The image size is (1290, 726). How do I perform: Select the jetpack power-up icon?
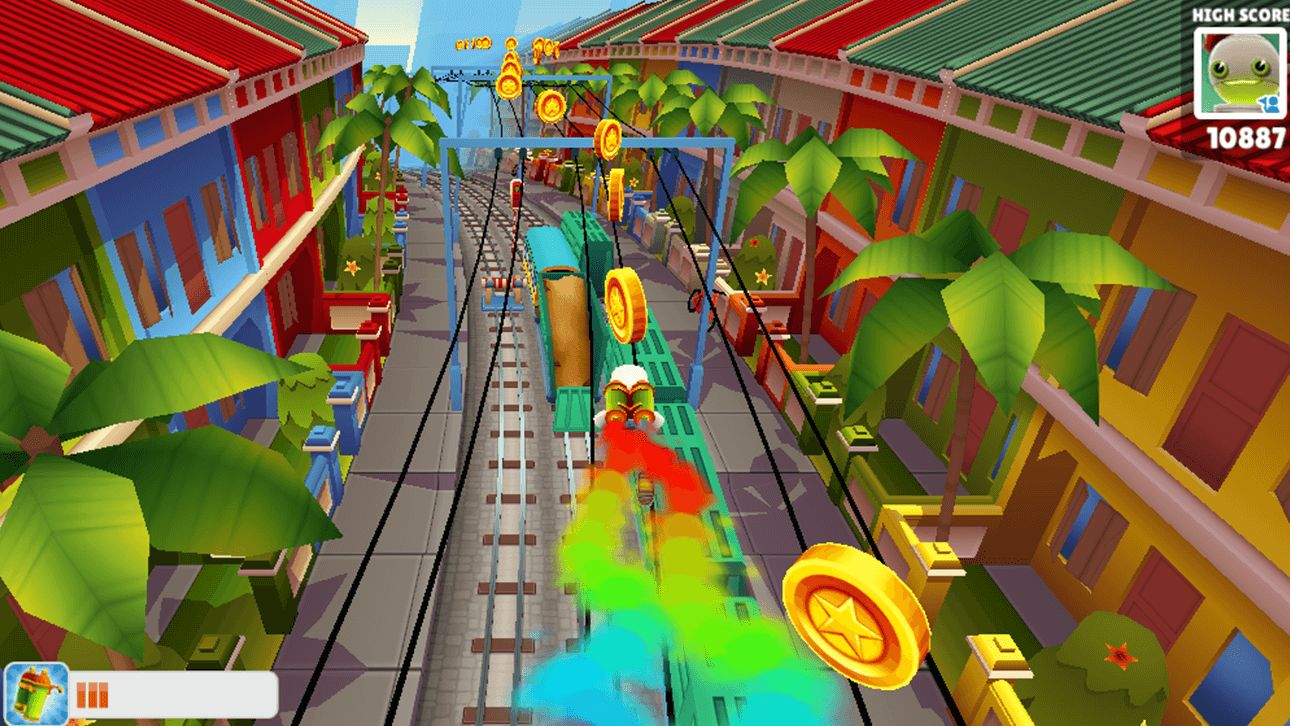(x=36, y=694)
